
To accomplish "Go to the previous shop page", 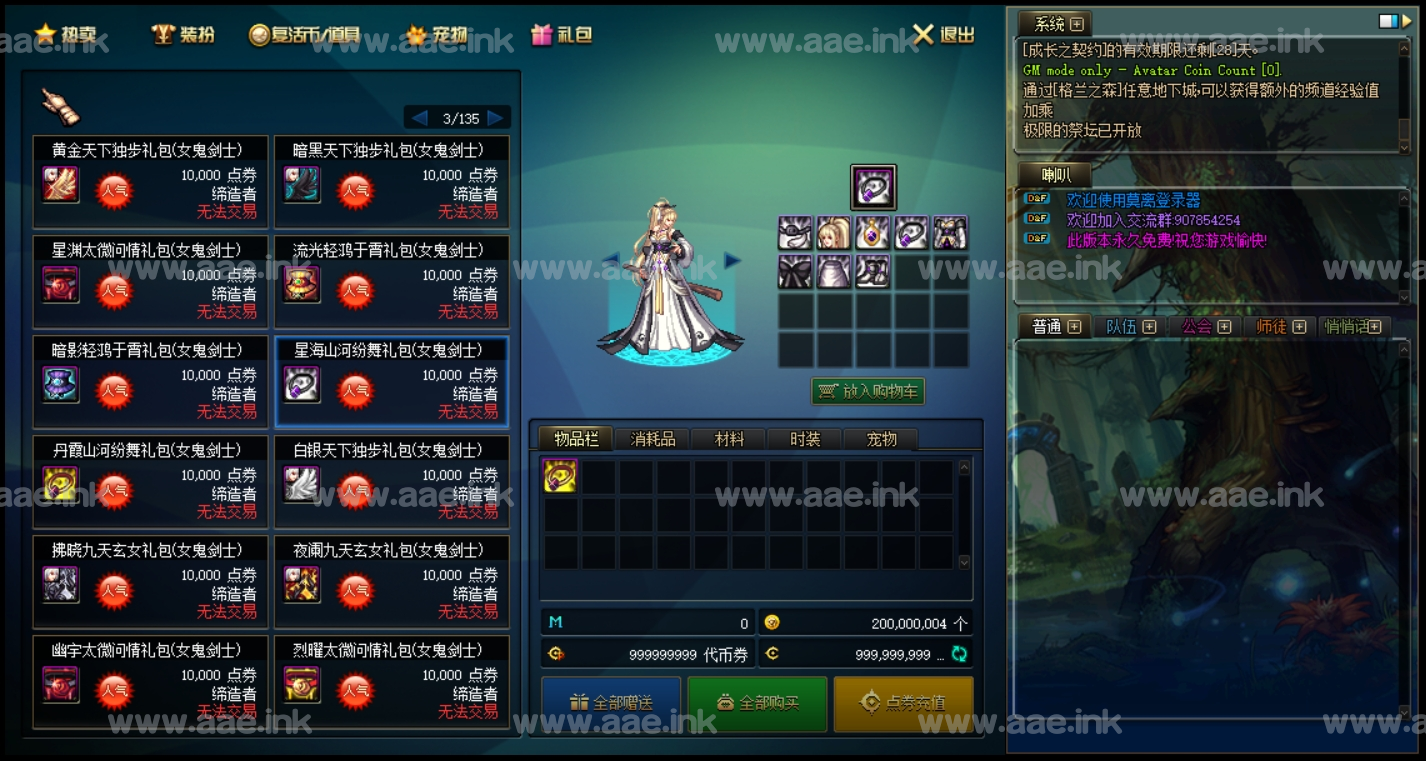I will coord(420,118).
